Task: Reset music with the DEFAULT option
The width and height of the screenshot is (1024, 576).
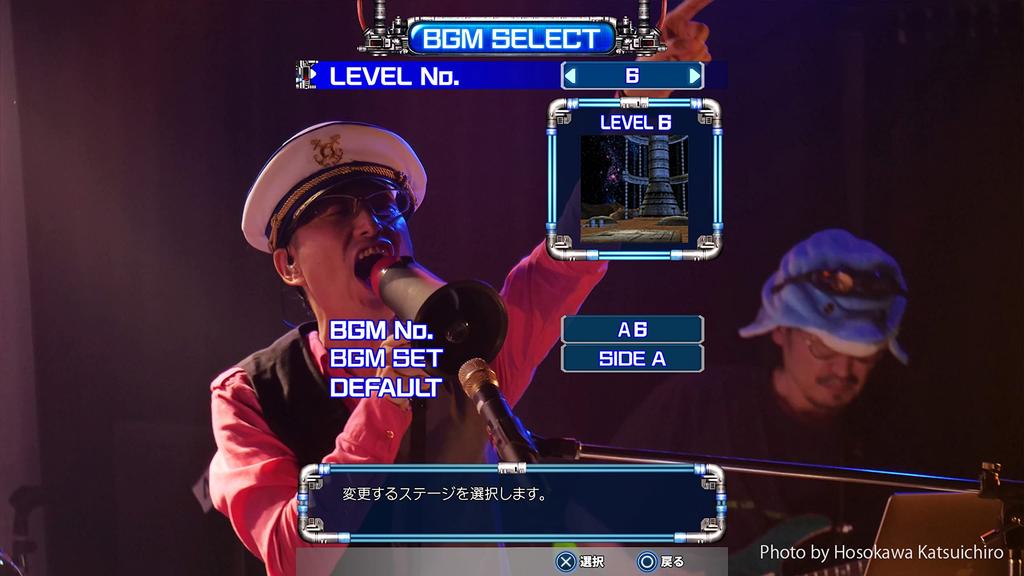Action: 386,387
